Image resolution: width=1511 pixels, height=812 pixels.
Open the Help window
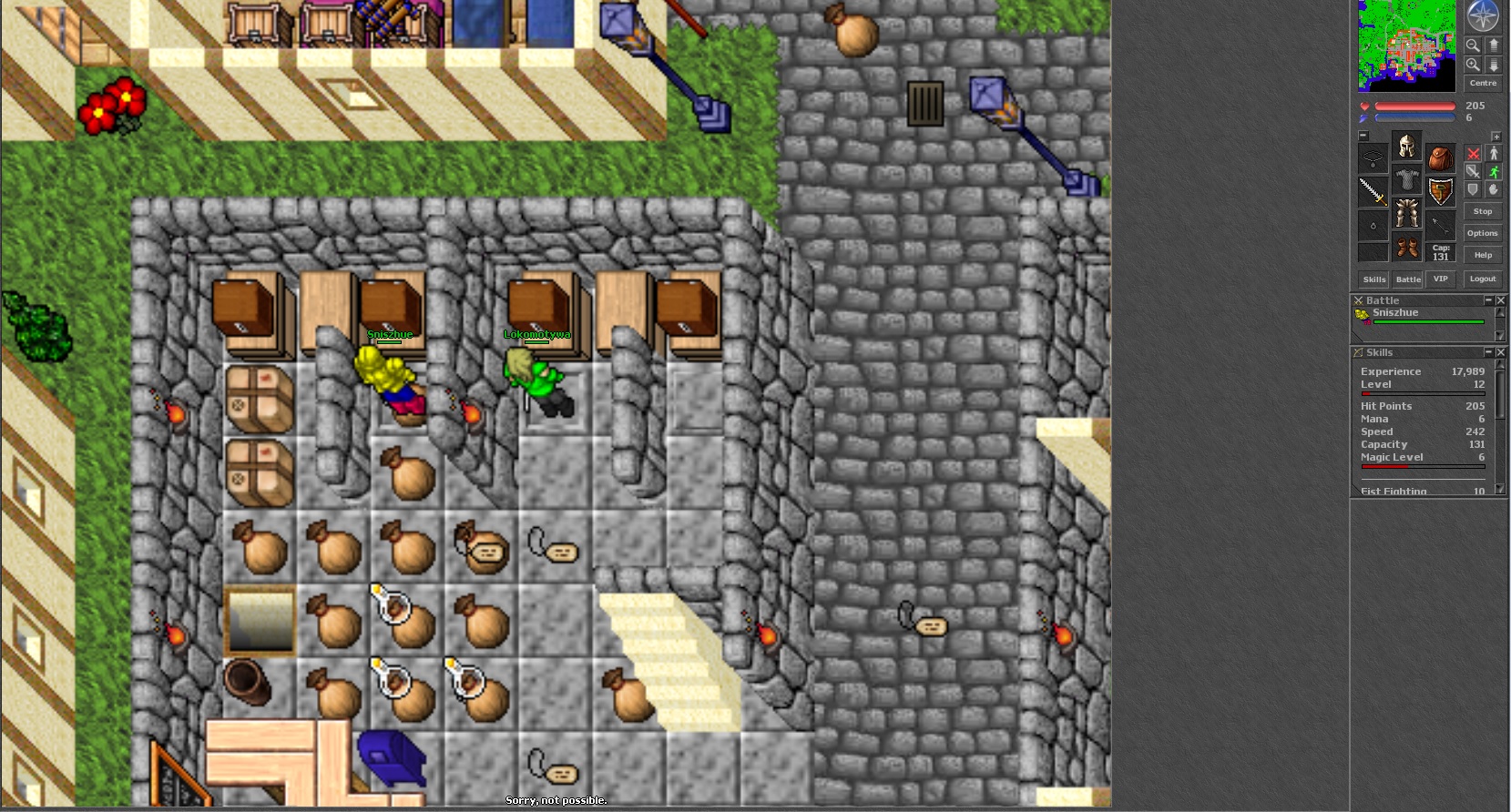(1483, 255)
